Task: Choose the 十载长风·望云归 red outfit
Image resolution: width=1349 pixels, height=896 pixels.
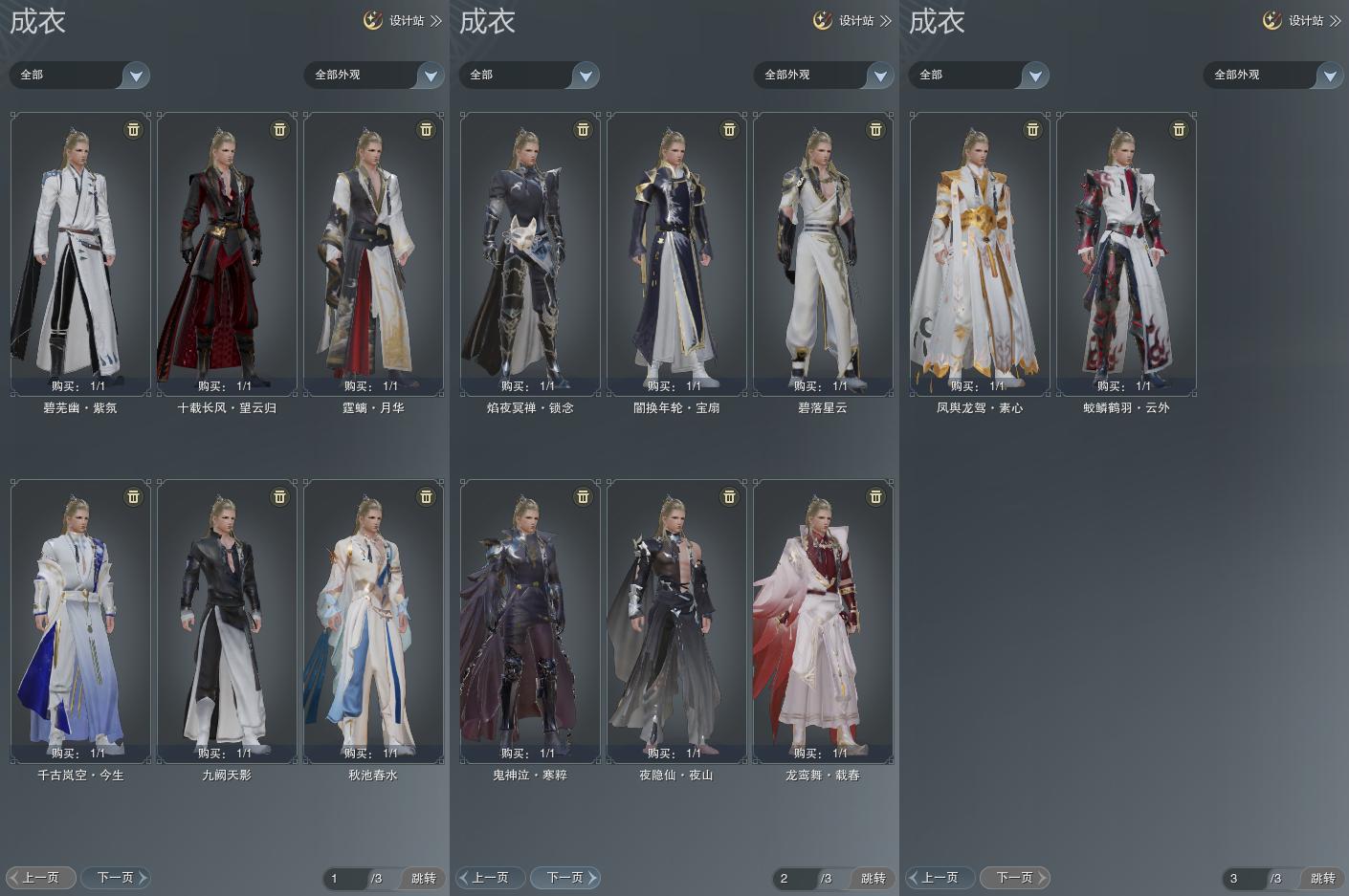Action: [x=227, y=253]
